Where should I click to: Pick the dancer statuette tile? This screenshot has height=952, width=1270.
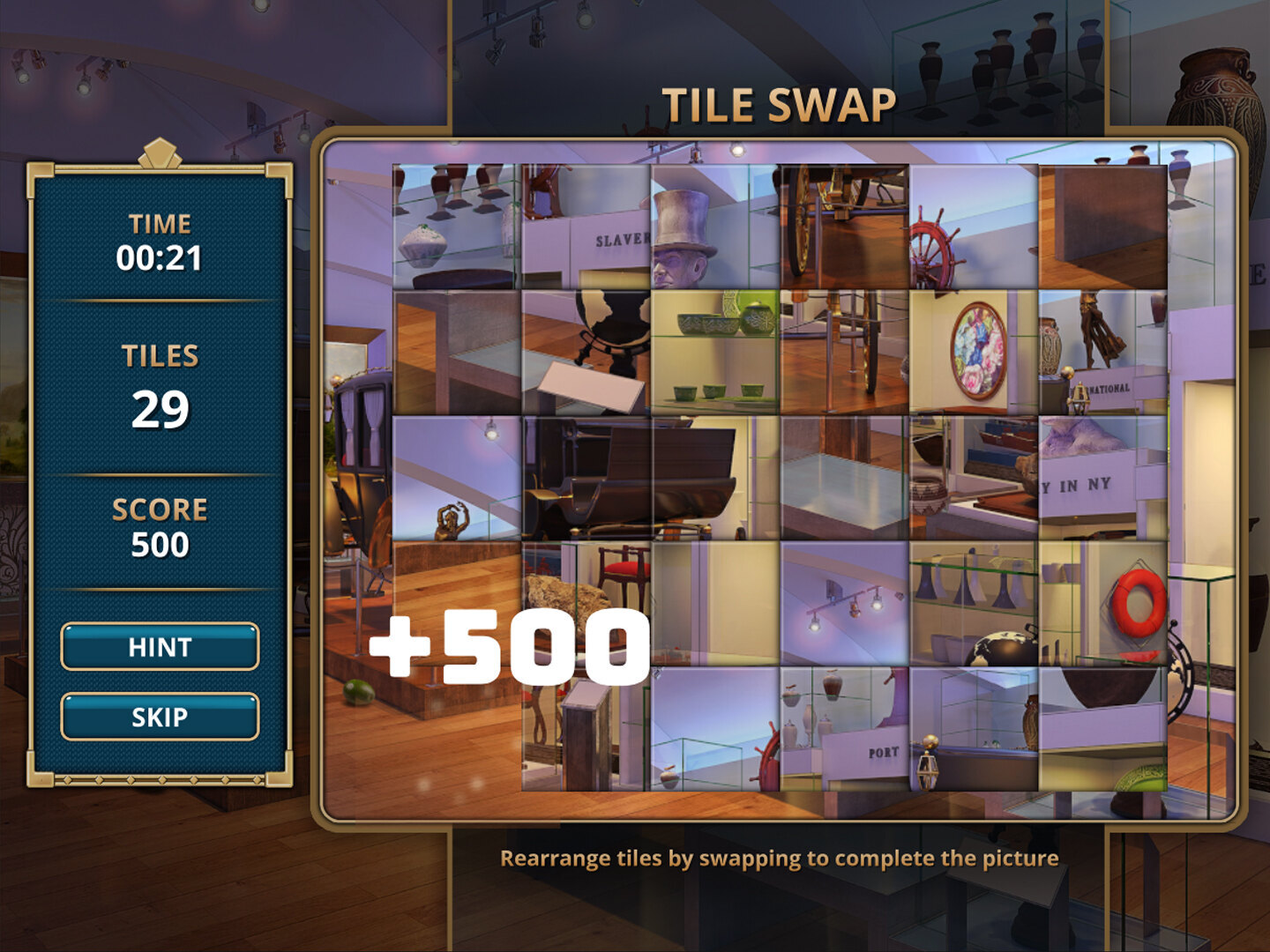coord(456,478)
